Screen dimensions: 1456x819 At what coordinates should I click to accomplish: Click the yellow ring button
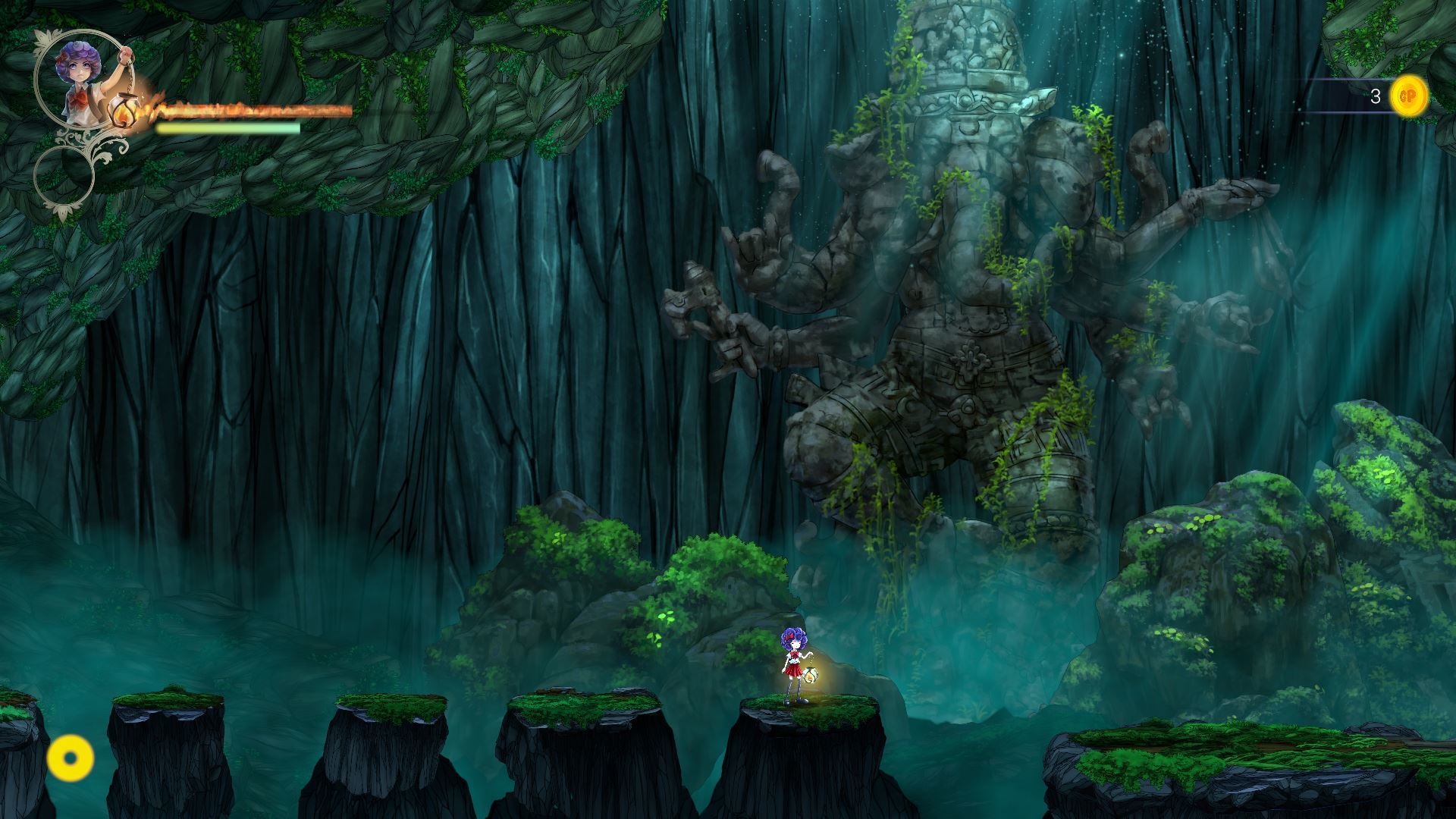tap(71, 758)
